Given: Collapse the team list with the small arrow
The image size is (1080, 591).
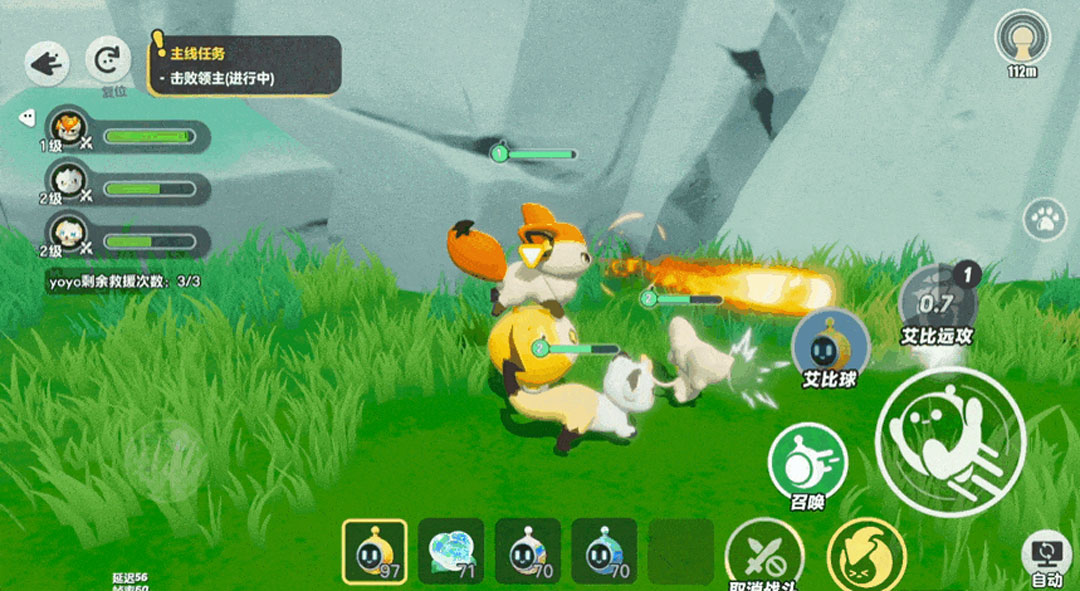Looking at the screenshot, I should [28, 117].
